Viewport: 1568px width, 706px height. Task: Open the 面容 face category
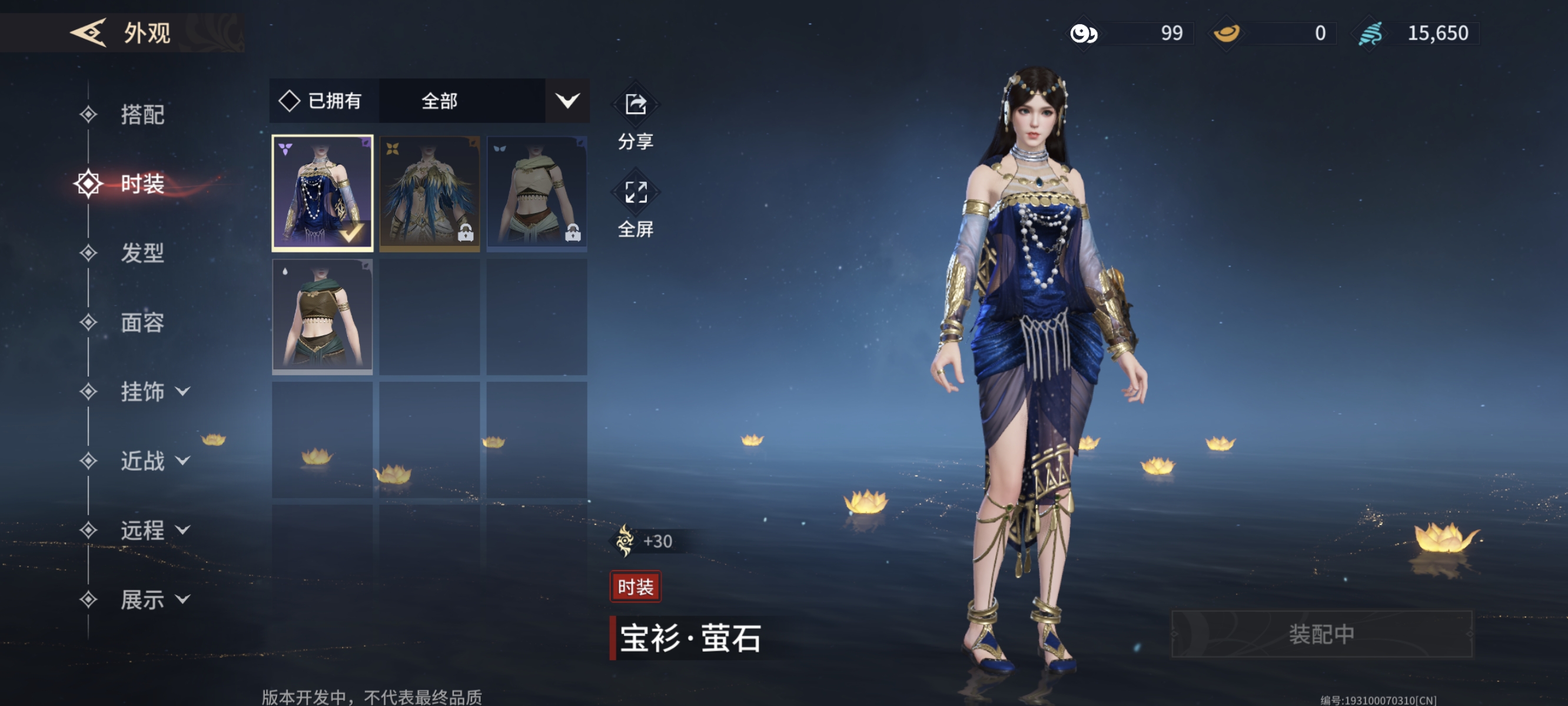tap(141, 322)
